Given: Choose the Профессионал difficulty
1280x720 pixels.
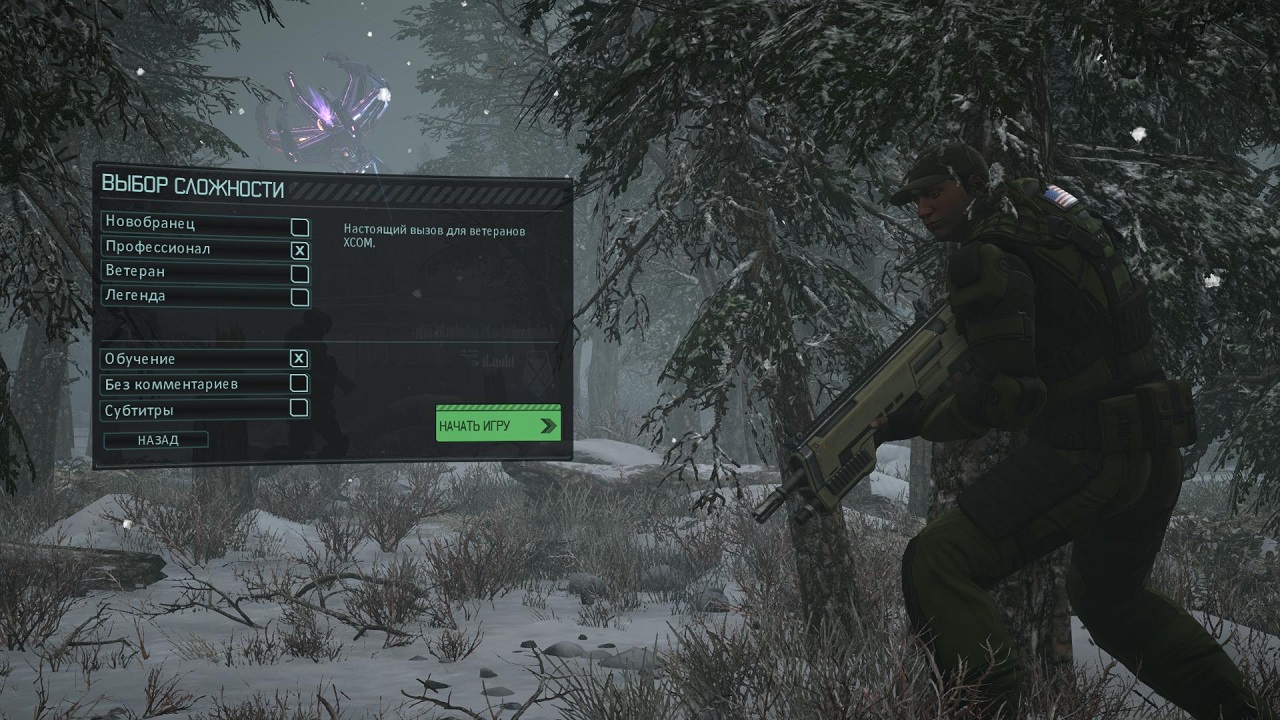Looking at the screenshot, I should click(x=299, y=250).
